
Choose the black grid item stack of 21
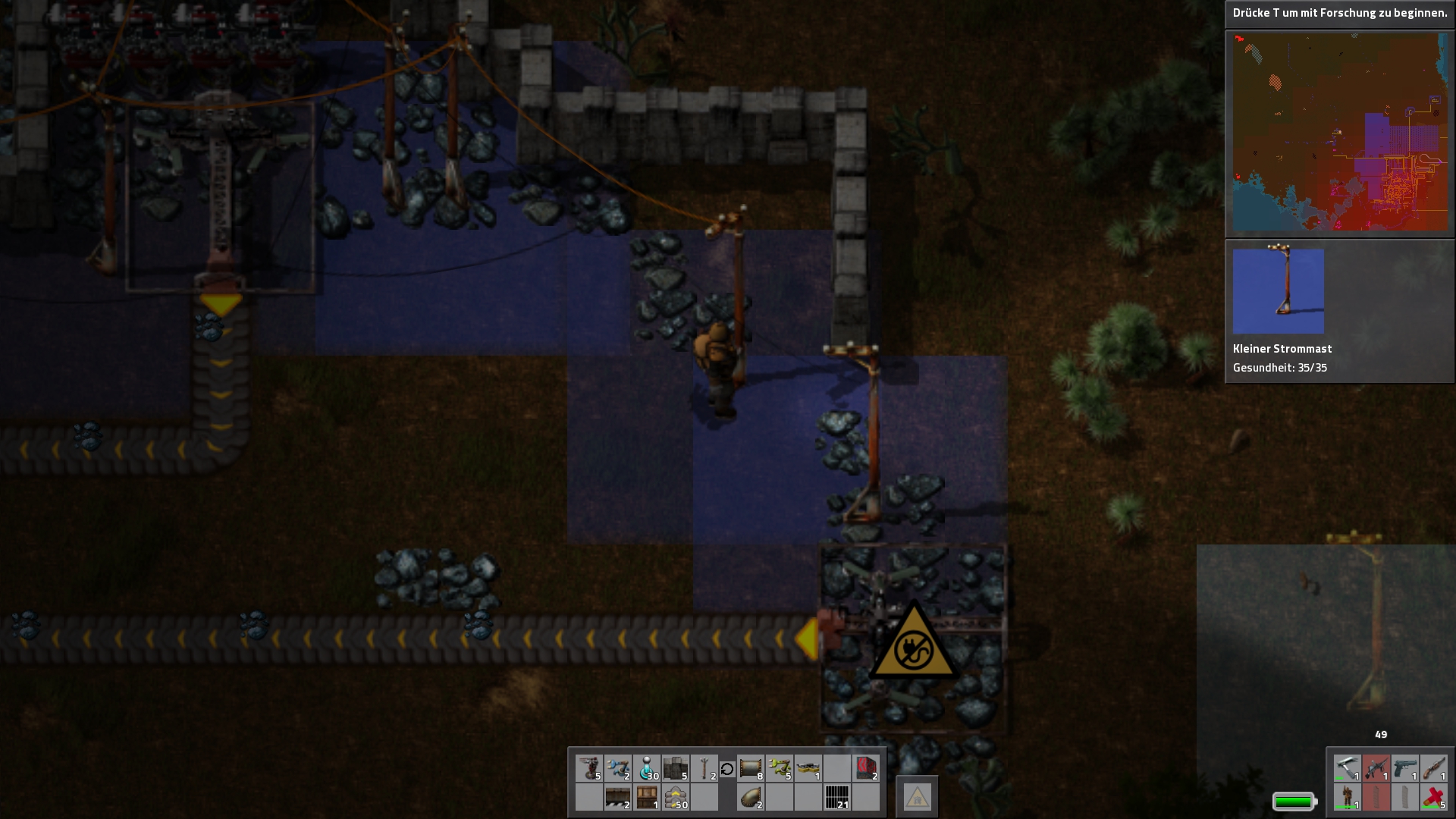point(837,797)
